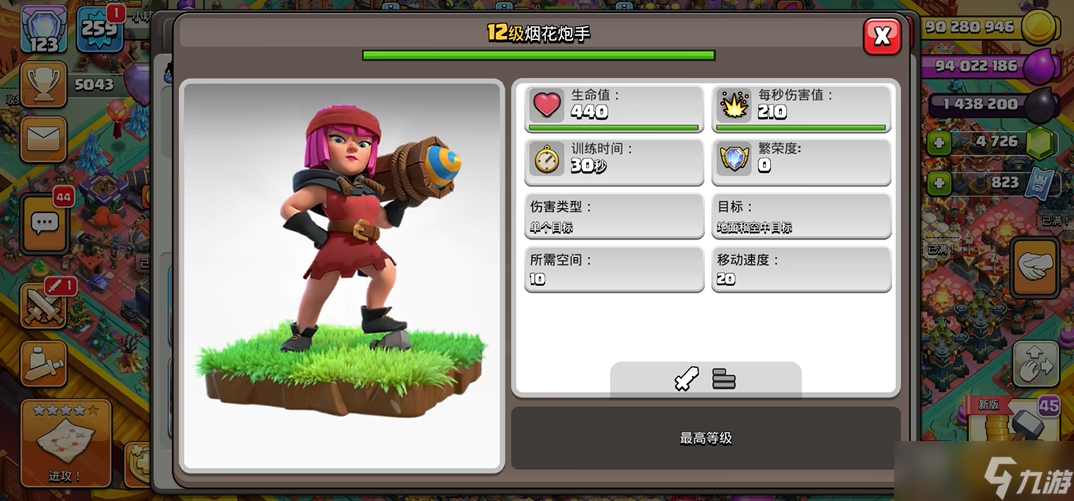The width and height of the screenshot is (1074, 501).
Task: Open the crossed swords battle log
Action: (x=45, y=305)
